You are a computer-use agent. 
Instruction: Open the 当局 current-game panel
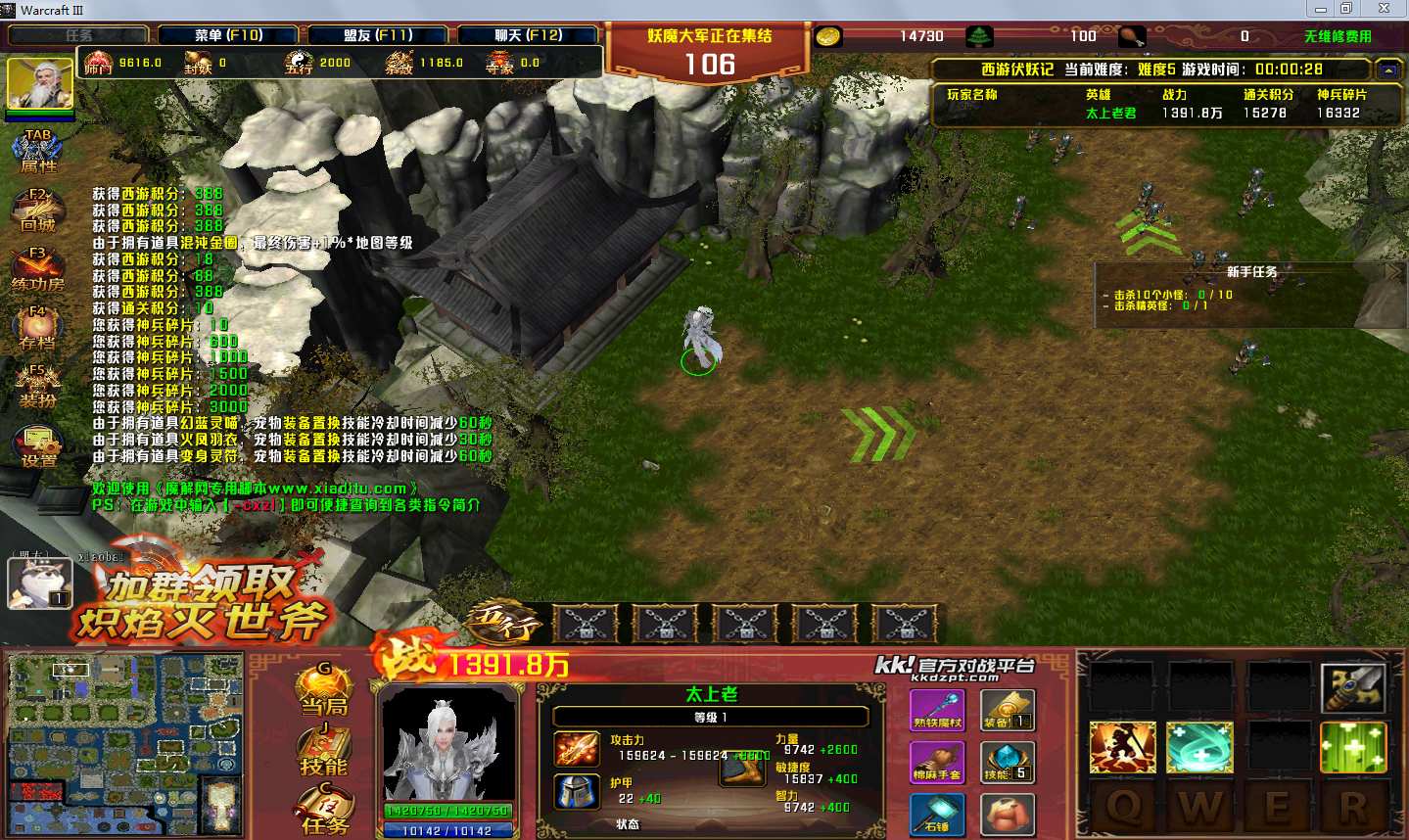point(324,690)
